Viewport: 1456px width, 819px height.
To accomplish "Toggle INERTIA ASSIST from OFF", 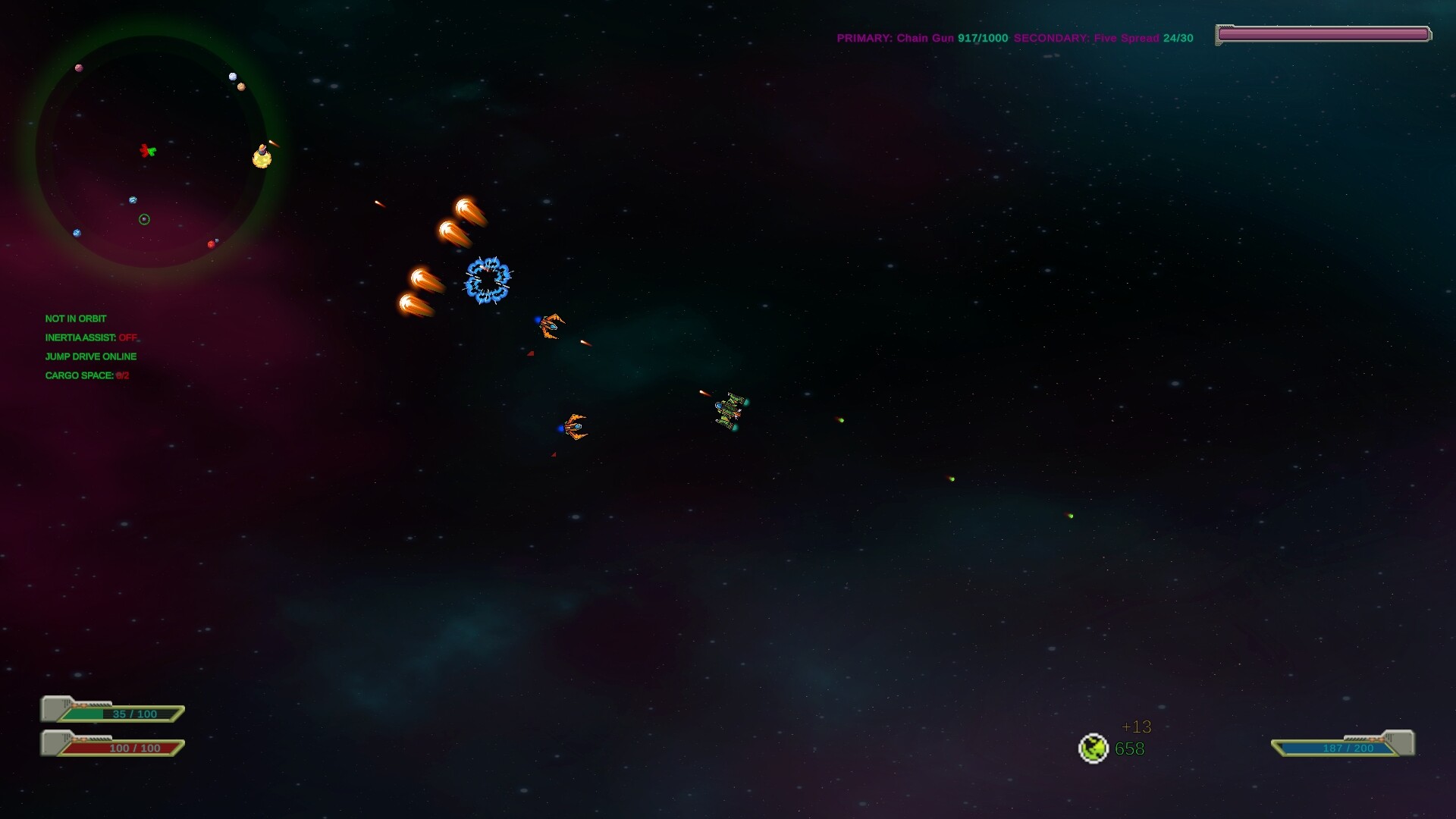I will click(91, 337).
